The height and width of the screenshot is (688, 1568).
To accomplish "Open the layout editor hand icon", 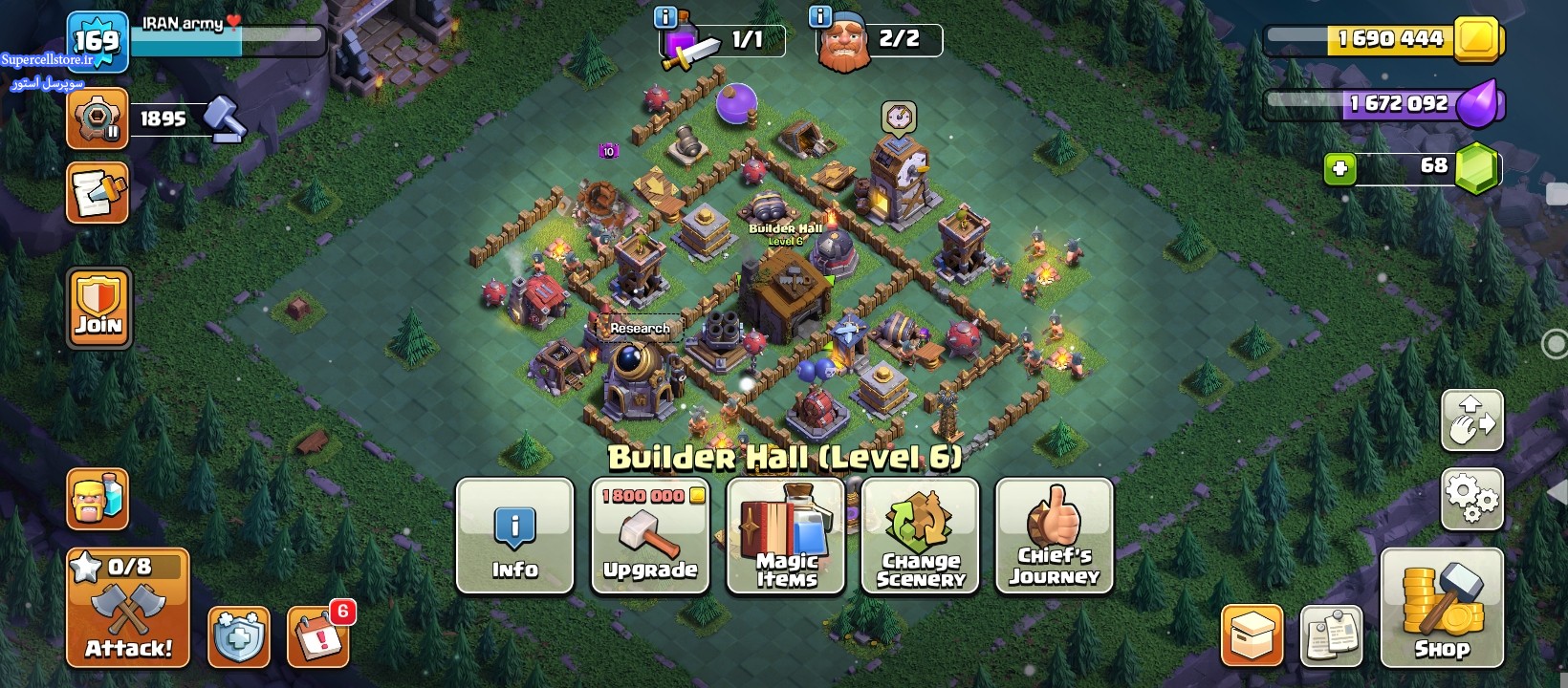I will [1471, 420].
